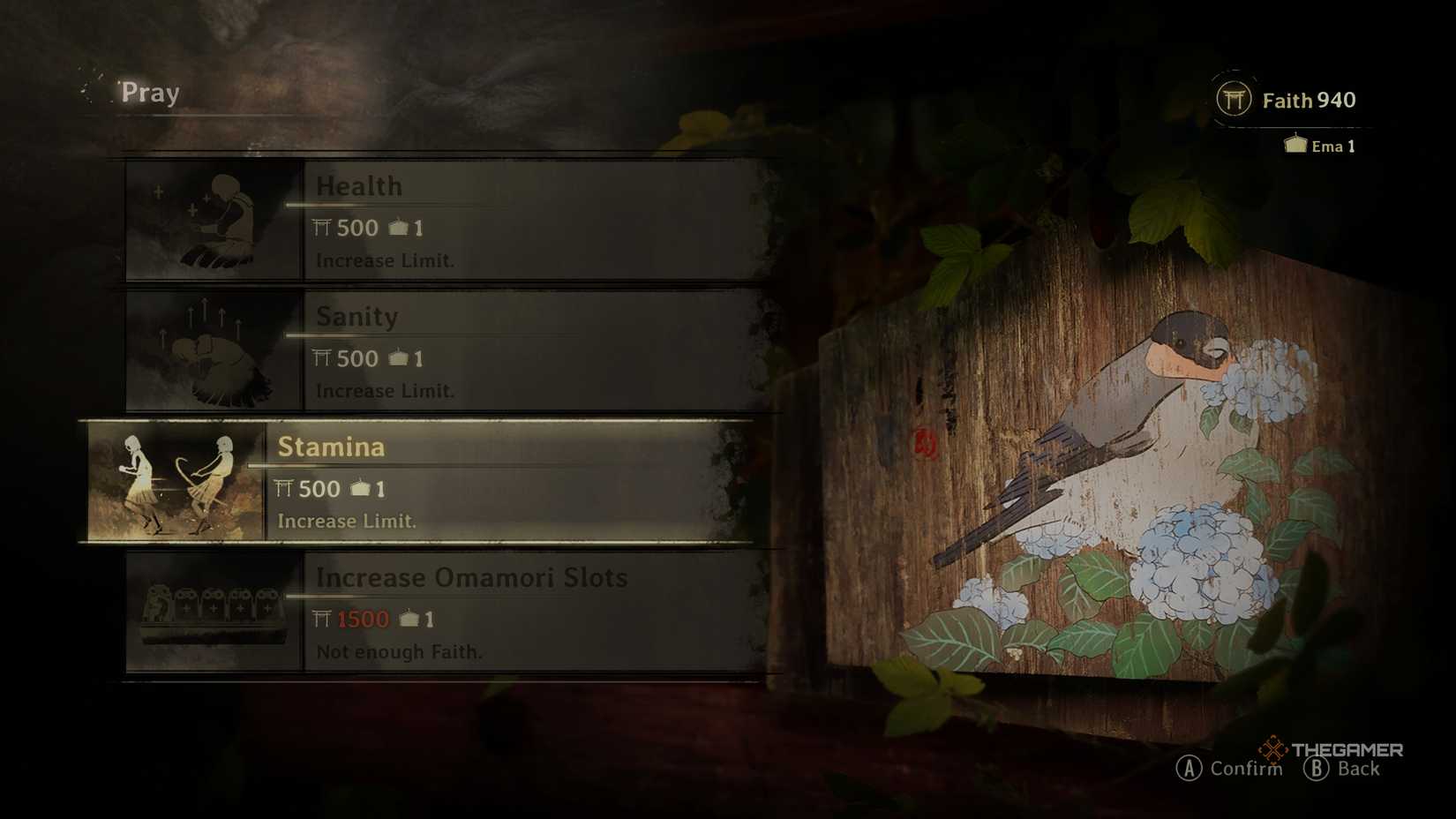Select the Sanity upgrade entry

[529, 352]
